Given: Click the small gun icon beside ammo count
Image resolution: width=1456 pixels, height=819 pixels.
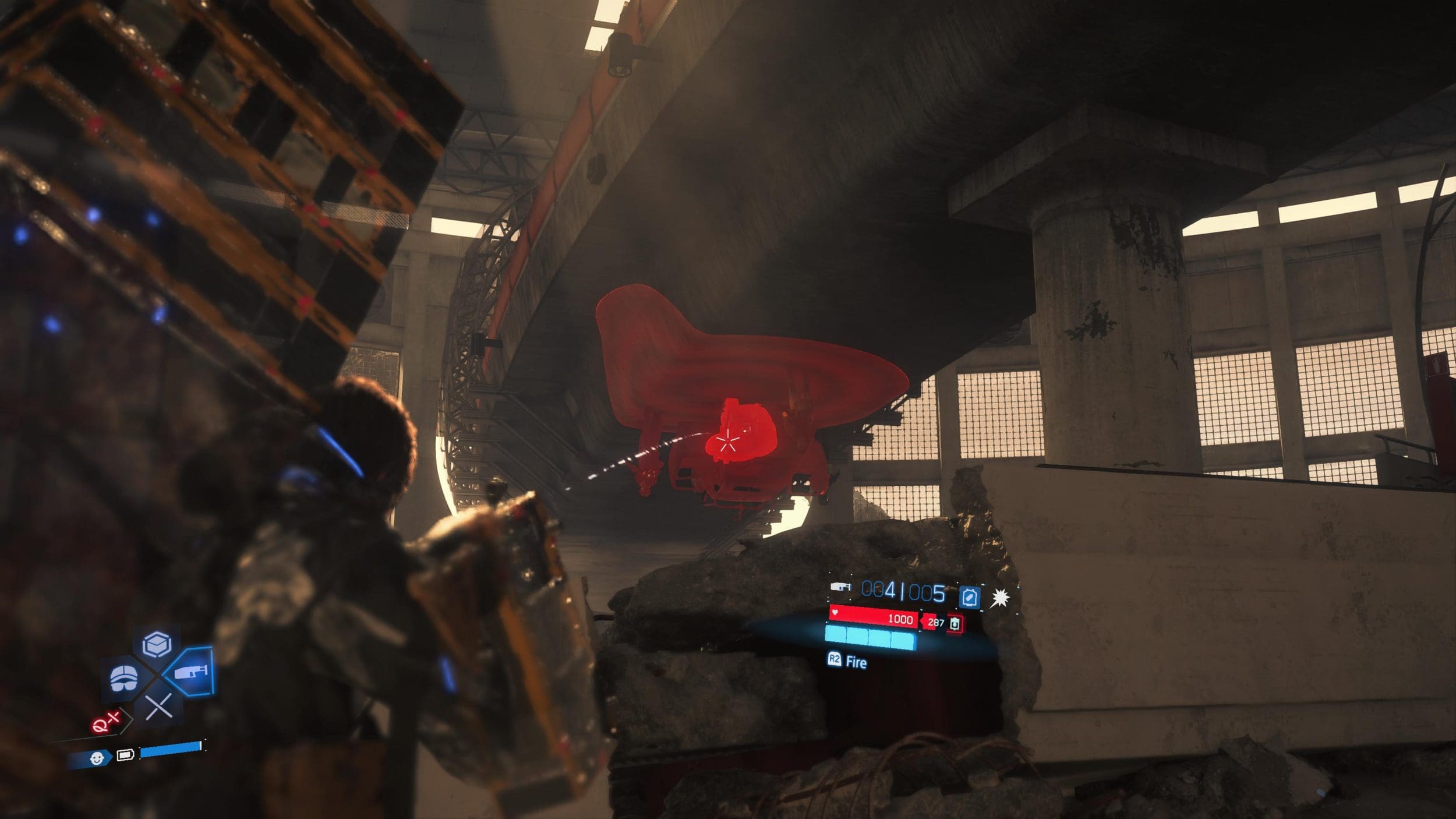Looking at the screenshot, I should coord(840,587).
